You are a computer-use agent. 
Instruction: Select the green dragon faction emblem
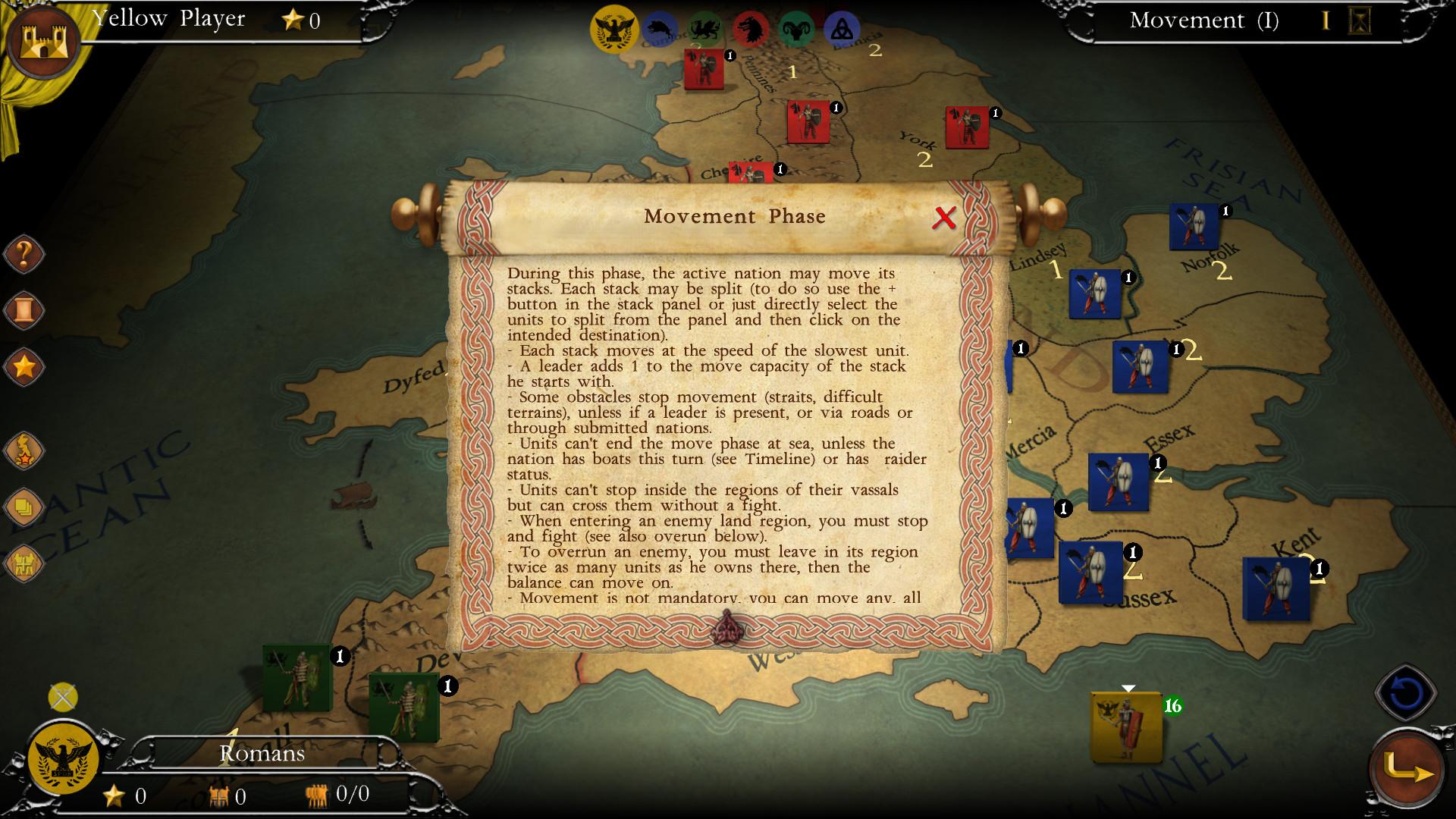[706, 29]
